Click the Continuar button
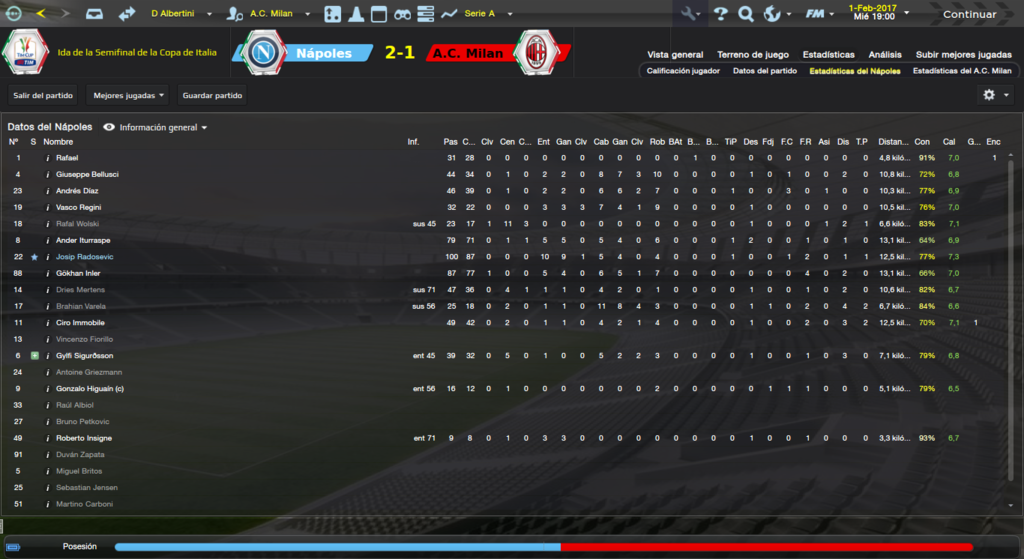 pyautogui.click(x=969, y=14)
